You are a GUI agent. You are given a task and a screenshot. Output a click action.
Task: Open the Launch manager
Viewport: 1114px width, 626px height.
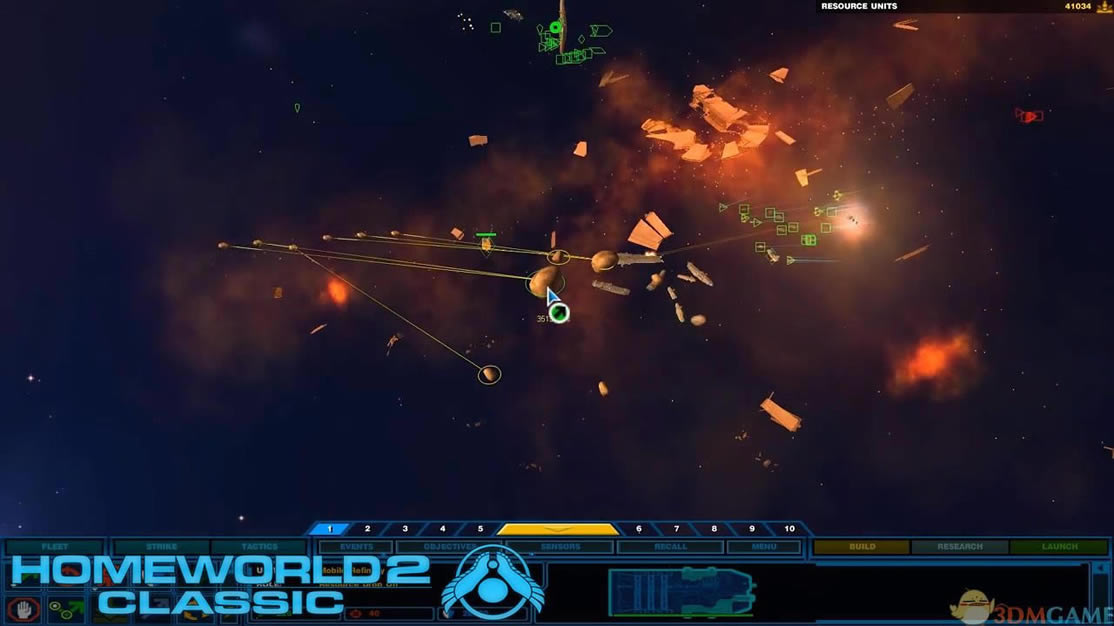coord(1059,547)
